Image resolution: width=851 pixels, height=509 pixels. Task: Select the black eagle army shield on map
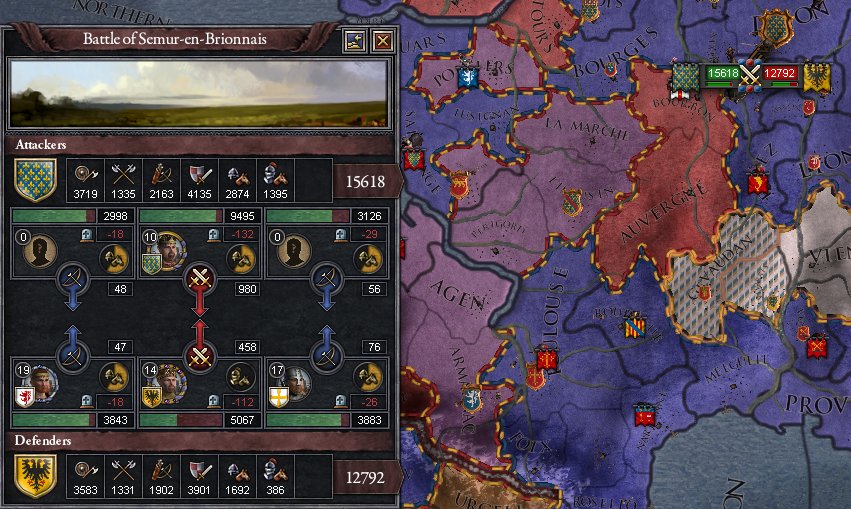pos(815,77)
